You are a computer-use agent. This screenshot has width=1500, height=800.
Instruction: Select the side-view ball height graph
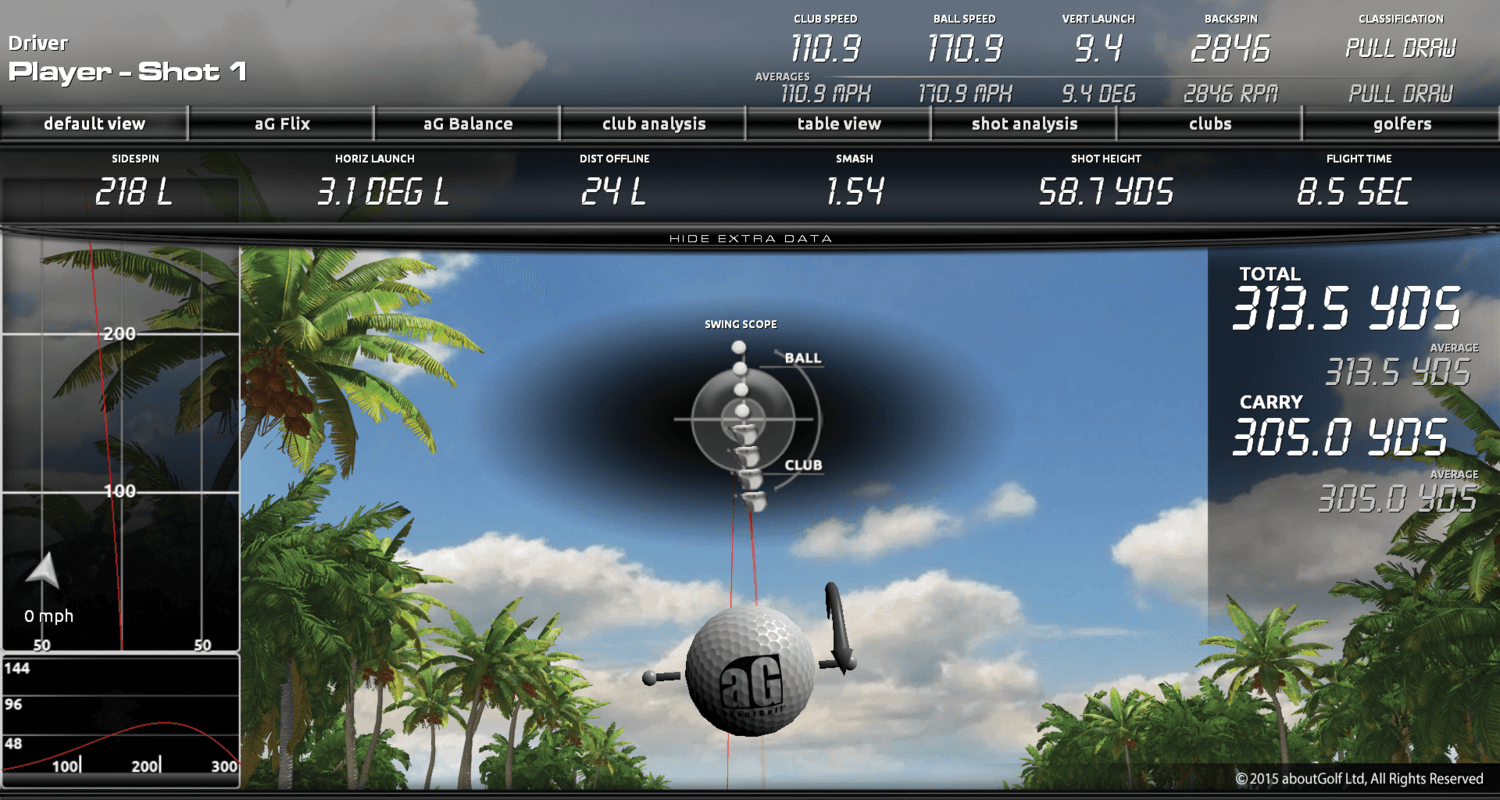[x=121, y=720]
